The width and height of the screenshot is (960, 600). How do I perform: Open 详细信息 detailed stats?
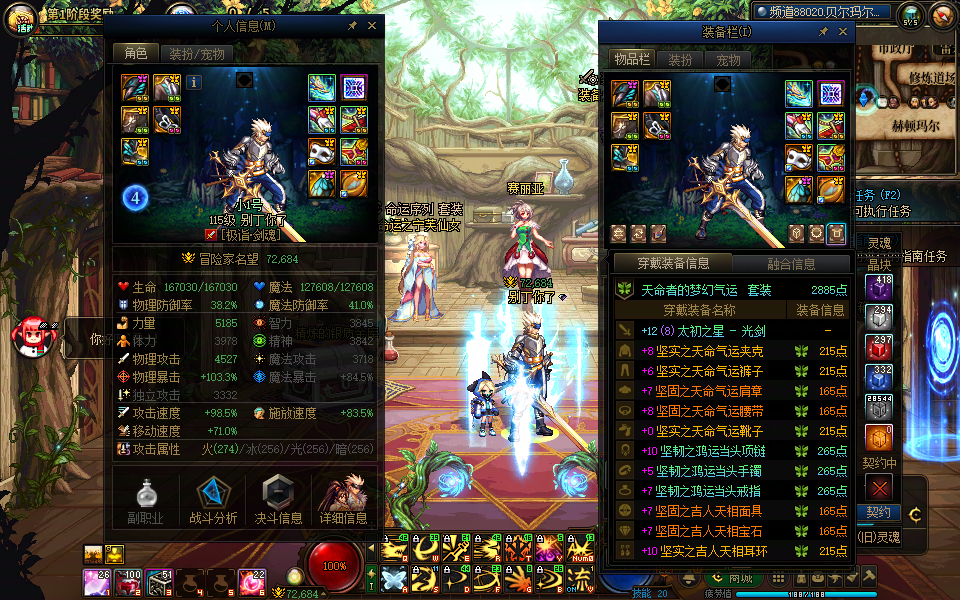click(343, 501)
